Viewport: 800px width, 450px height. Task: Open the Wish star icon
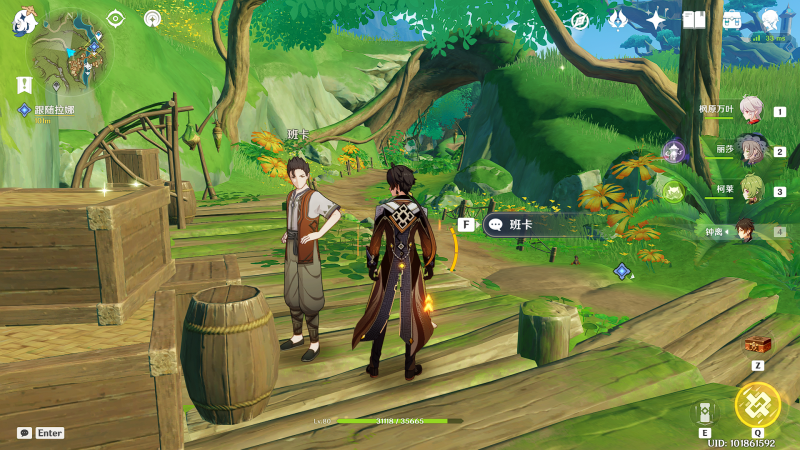click(656, 20)
